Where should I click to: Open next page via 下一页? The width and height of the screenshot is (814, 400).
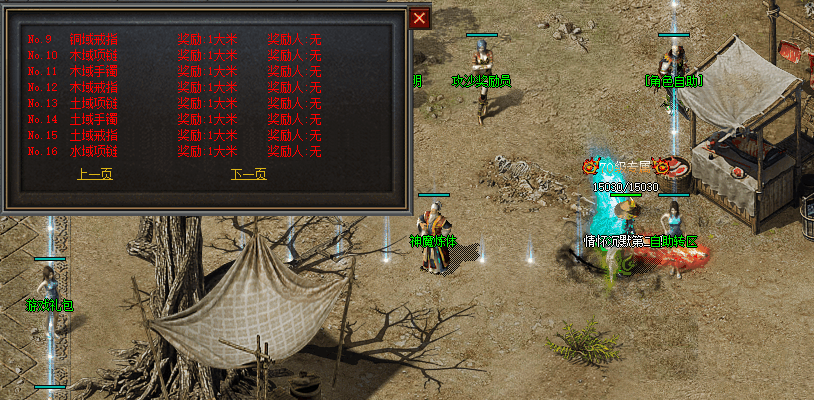(x=248, y=174)
